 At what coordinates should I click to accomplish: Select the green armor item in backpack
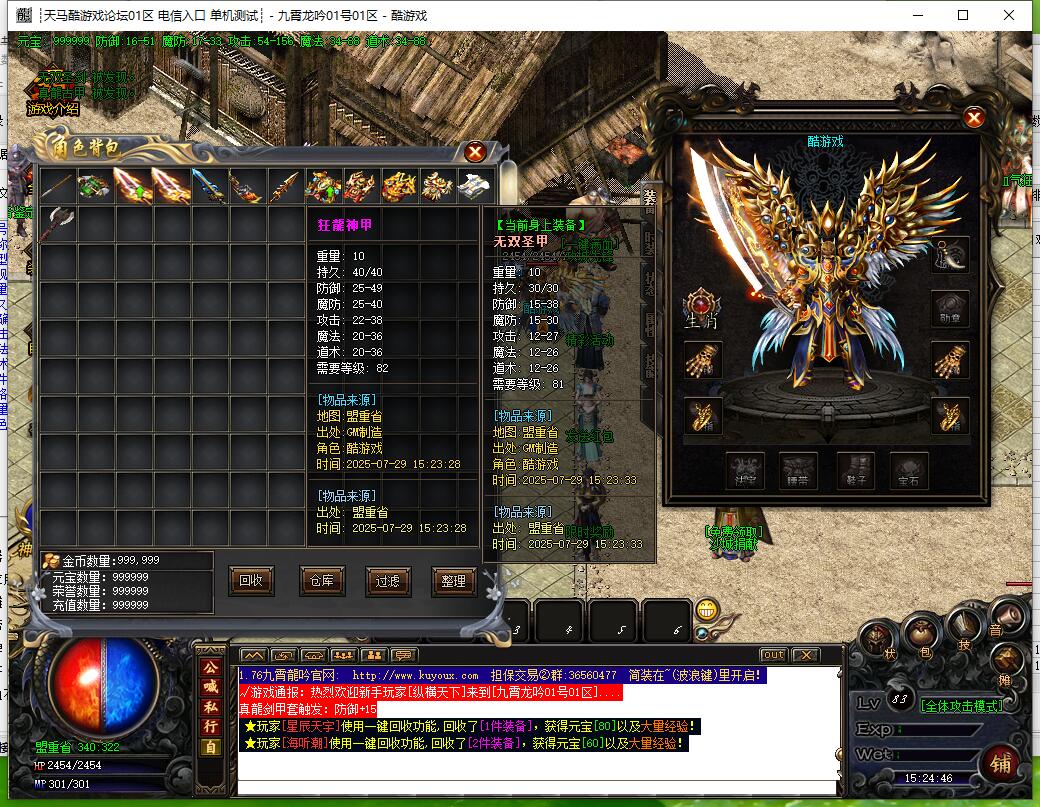point(95,186)
